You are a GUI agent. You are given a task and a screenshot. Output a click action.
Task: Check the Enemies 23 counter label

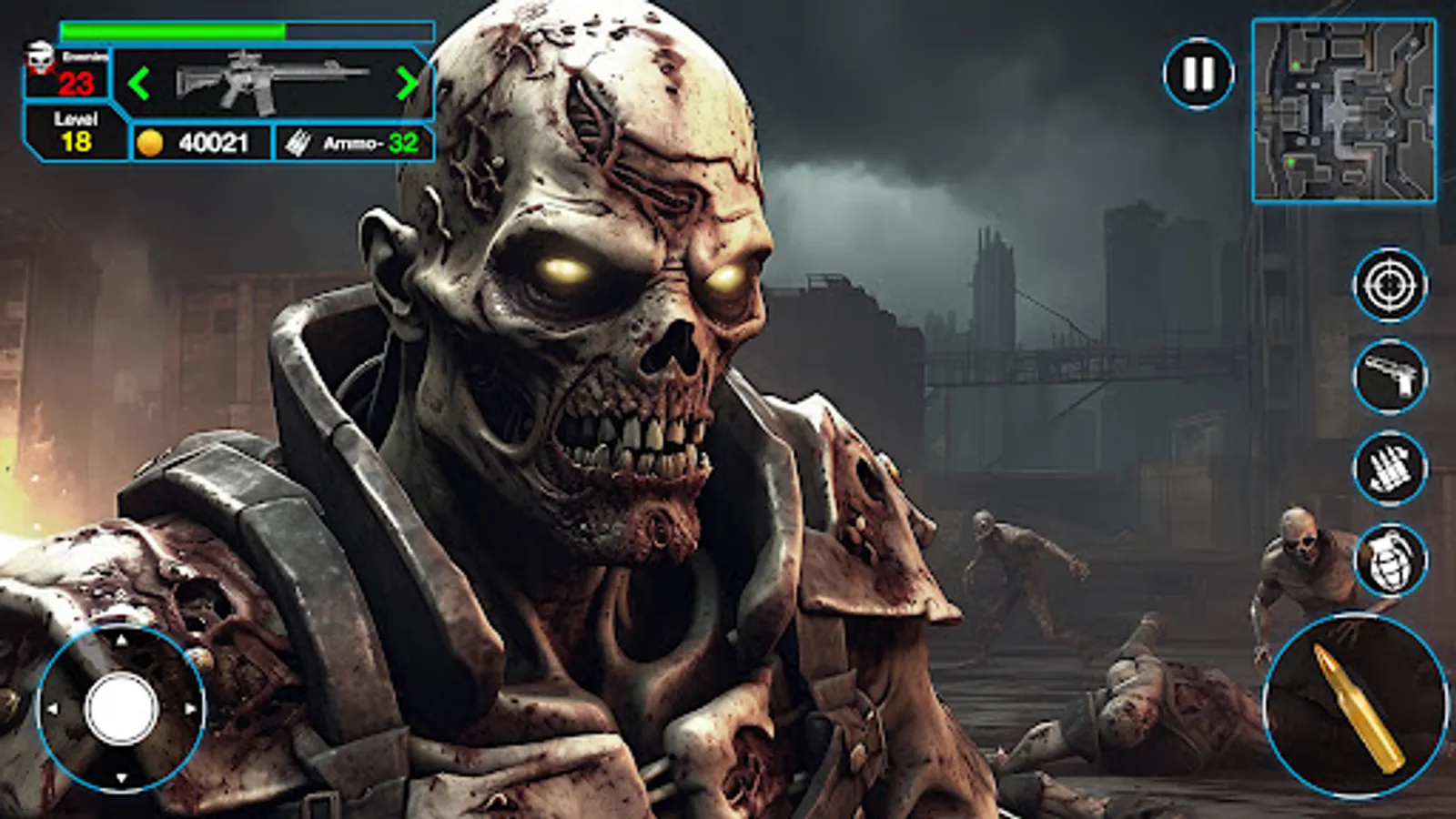(80, 68)
